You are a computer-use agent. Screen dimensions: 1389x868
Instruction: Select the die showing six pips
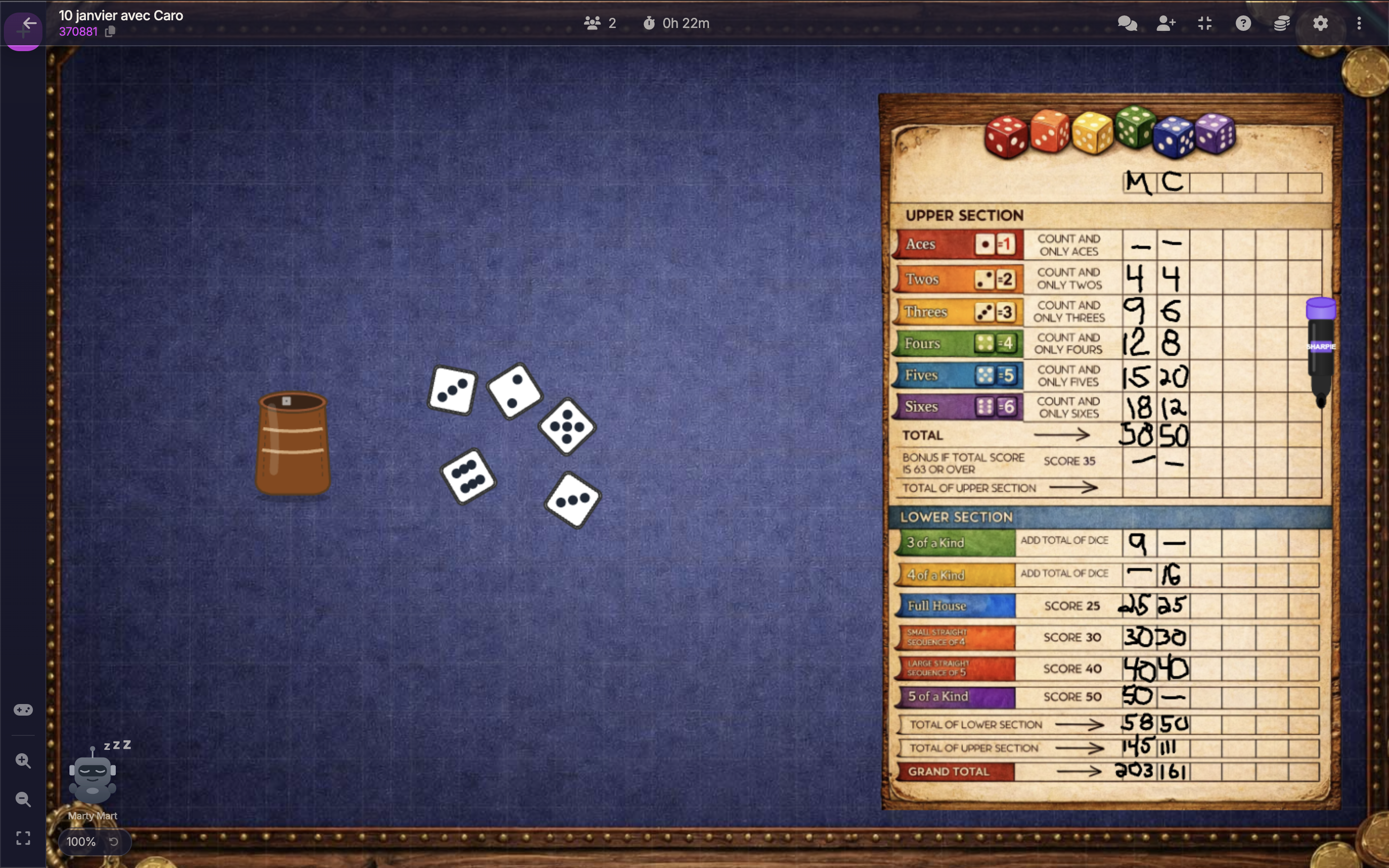pyautogui.click(x=468, y=476)
